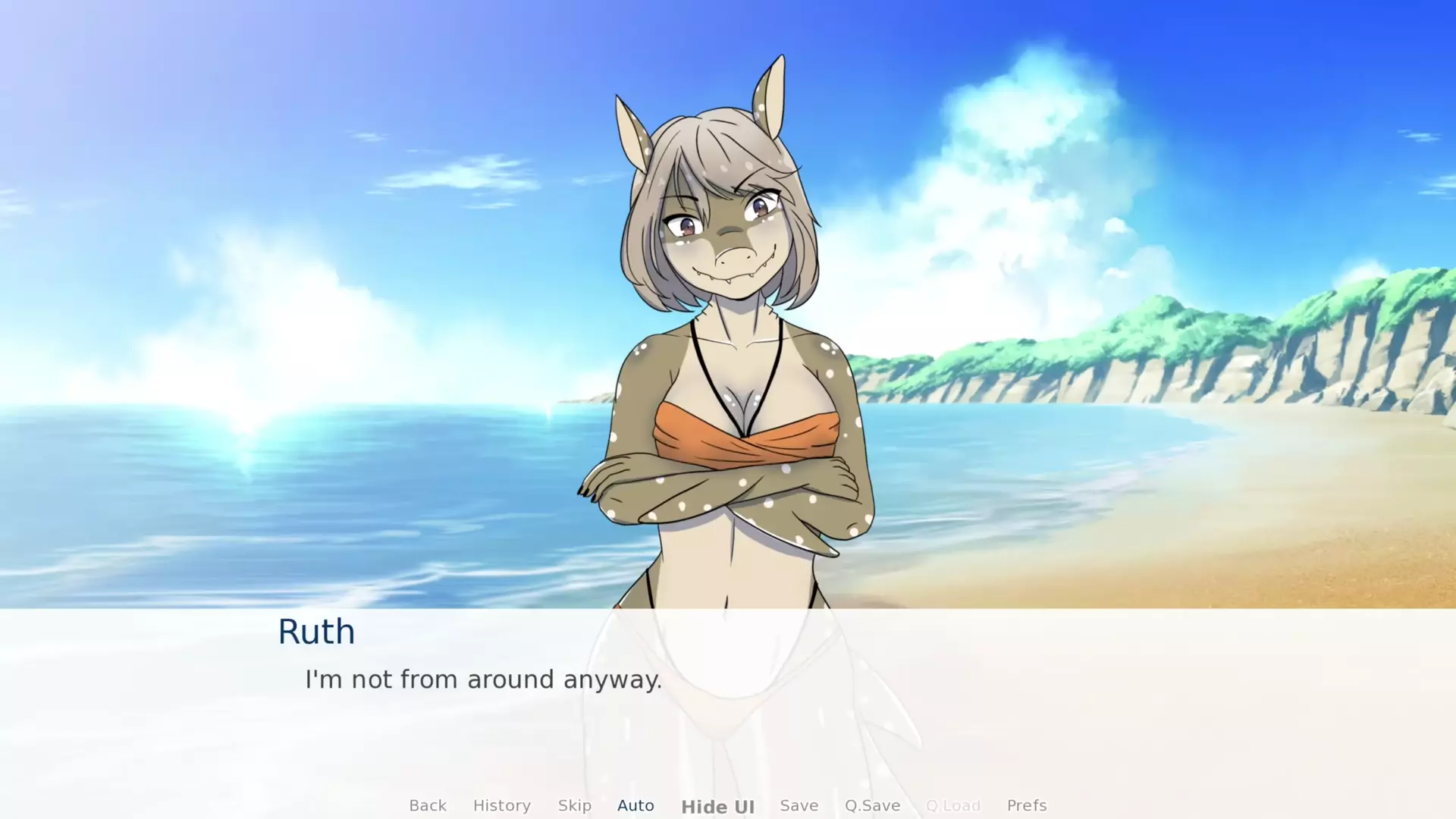The image size is (1456, 819).
Task: Quick save with Q.Save
Action: coord(872,805)
